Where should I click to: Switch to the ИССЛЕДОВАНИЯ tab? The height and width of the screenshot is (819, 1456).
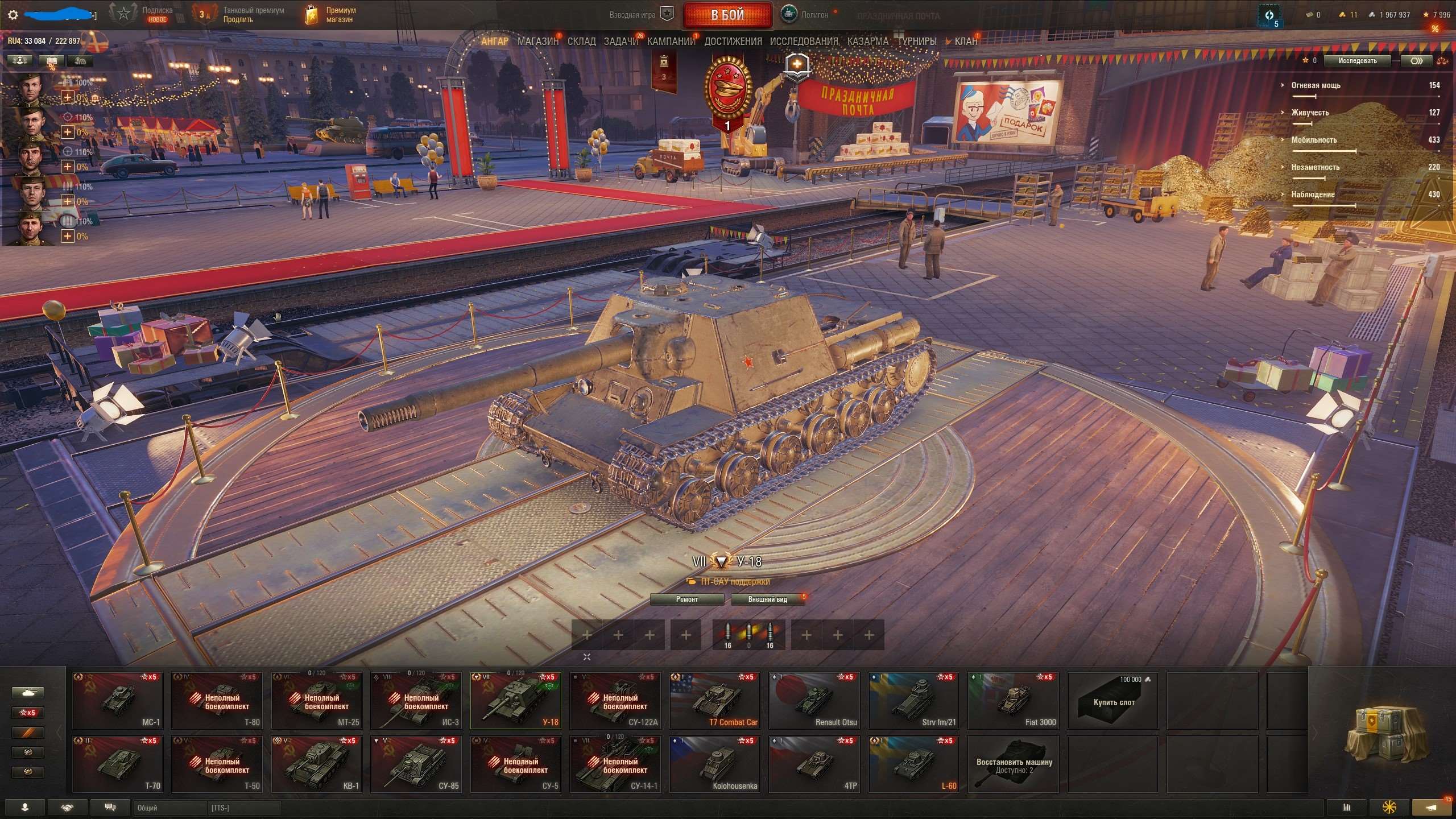[x=803, y=41]
